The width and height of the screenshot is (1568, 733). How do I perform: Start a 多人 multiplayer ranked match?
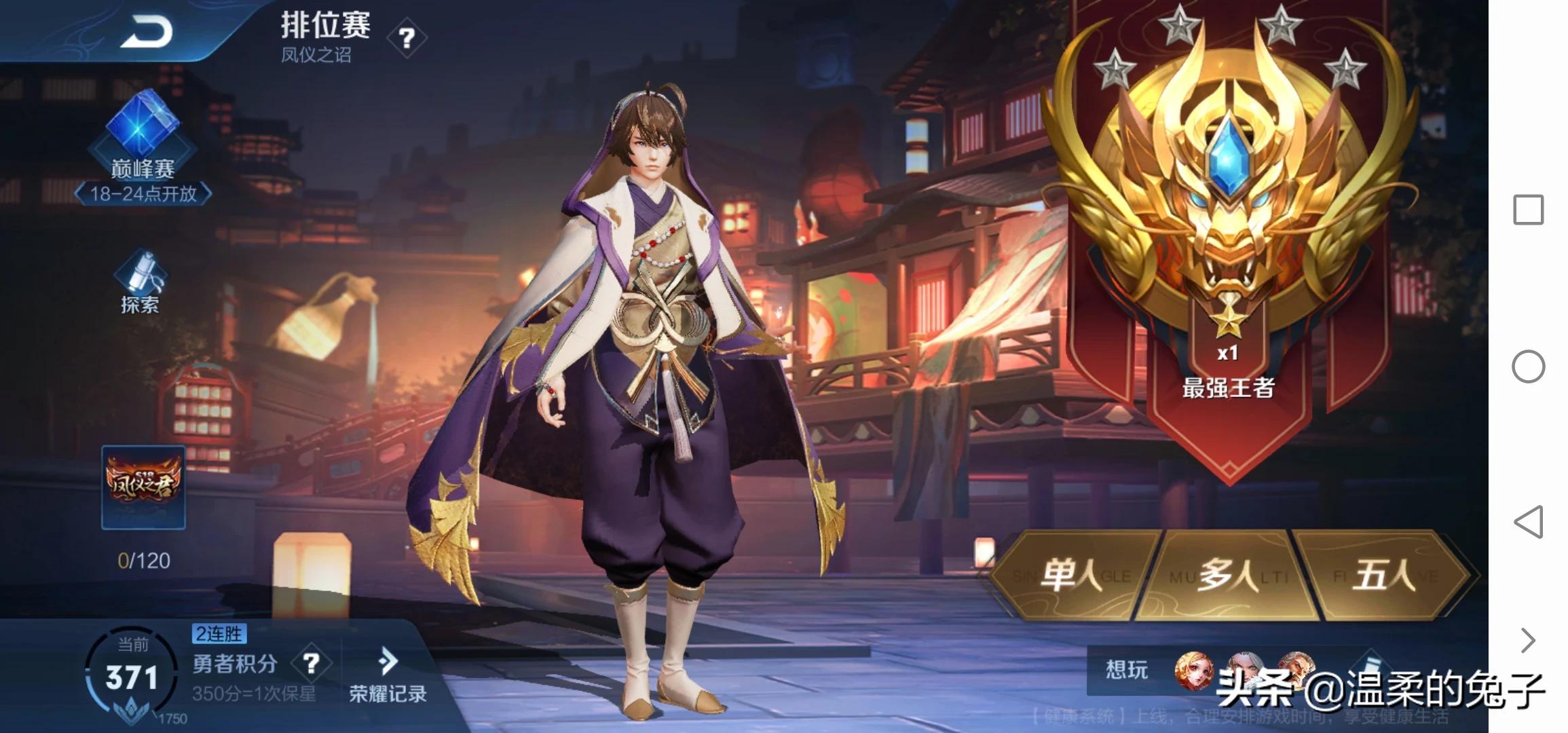pyautogui.click(x=1227, y=576)
